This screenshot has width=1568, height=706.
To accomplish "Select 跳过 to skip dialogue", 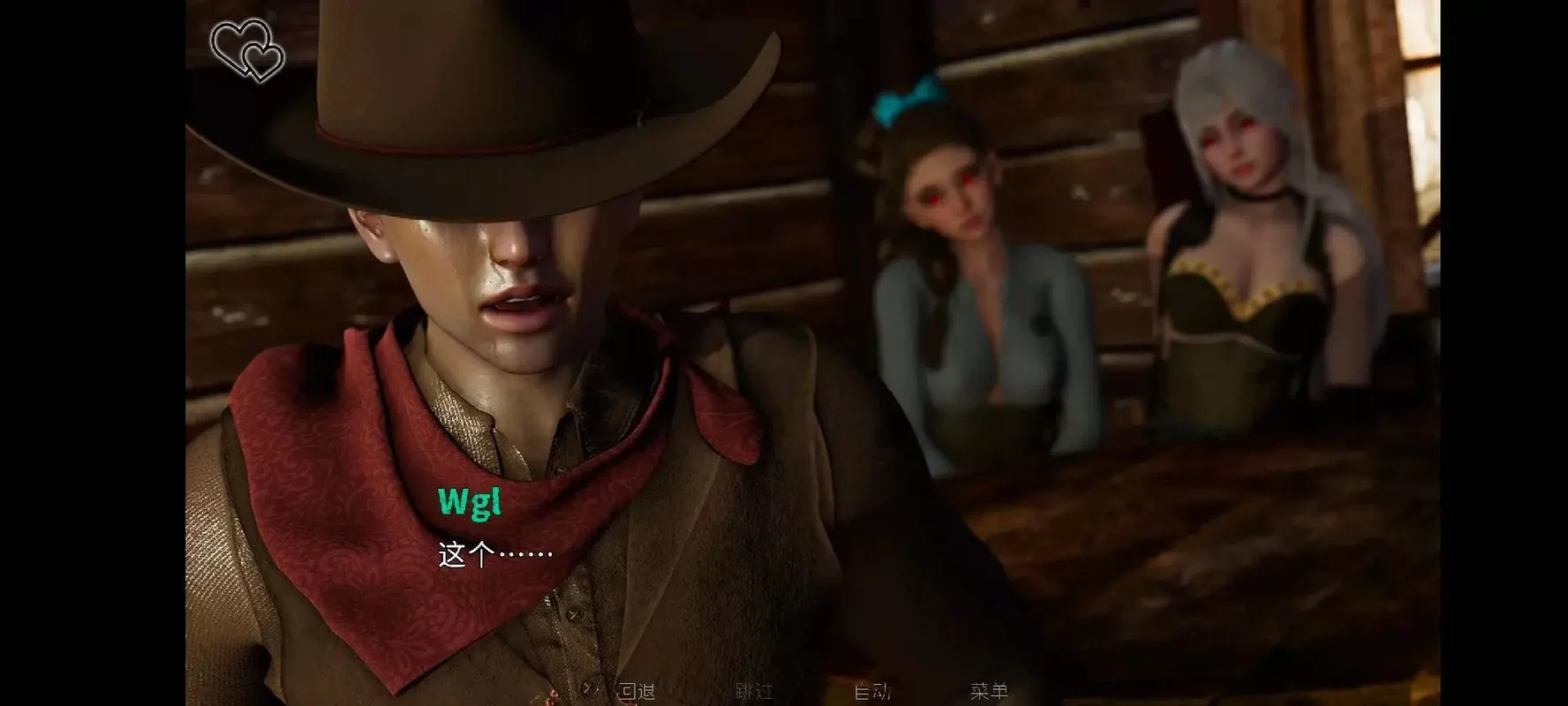I will (753, 691).
